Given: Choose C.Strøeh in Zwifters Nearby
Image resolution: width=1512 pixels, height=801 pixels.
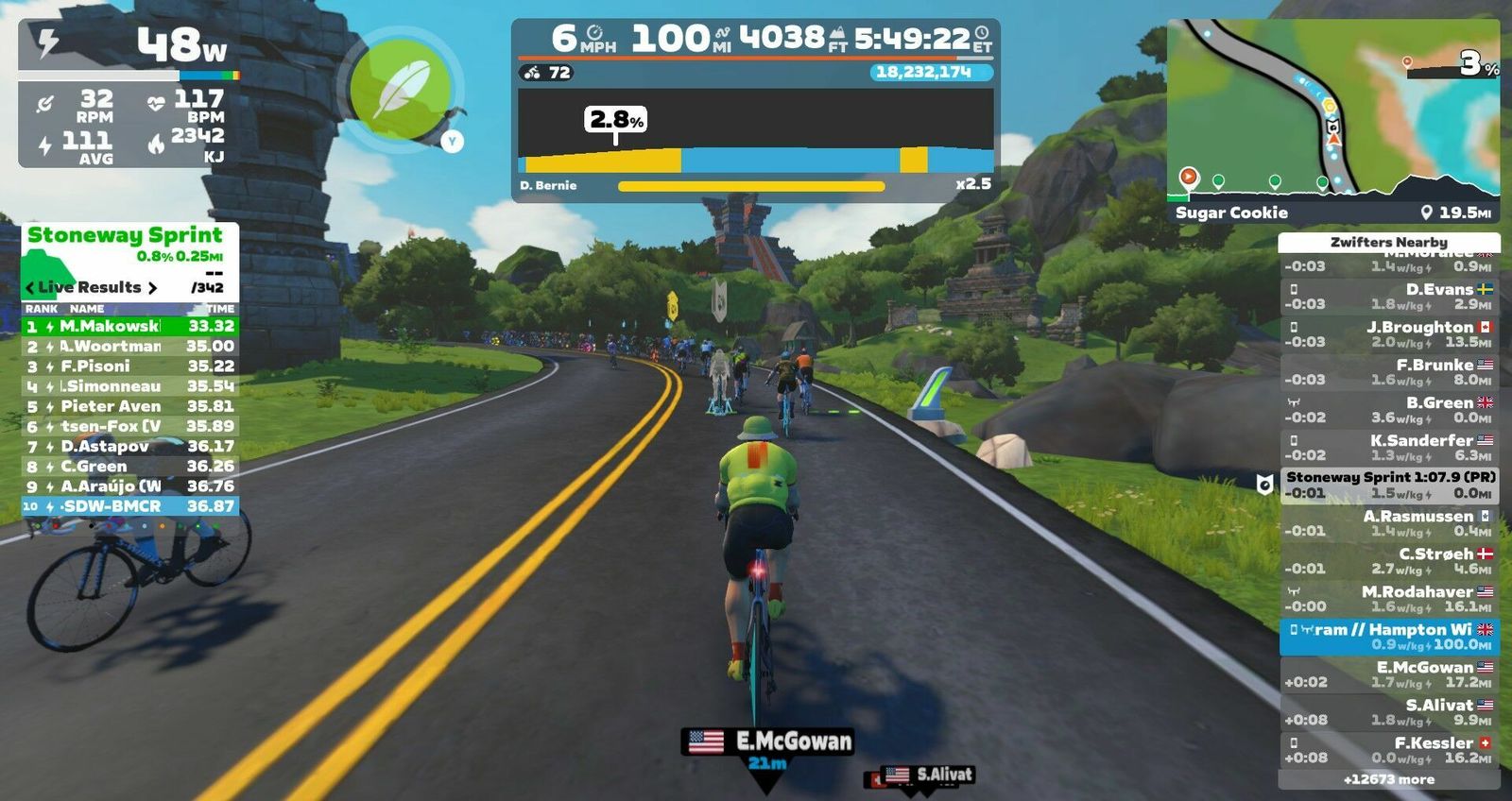Looking at the screenshot, I should (x=1389, y=561).
